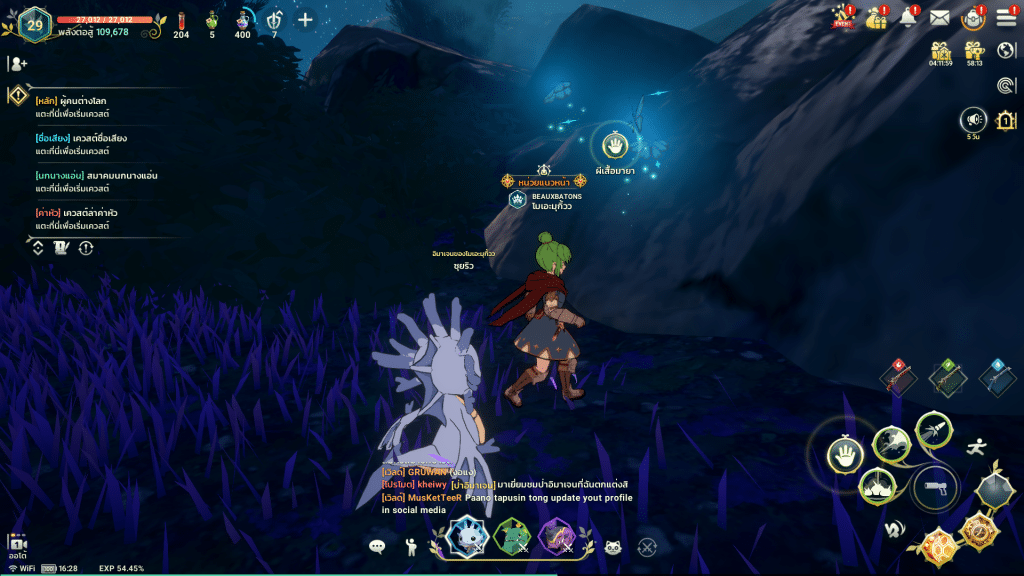Screen dimensions: 1024x576
Task: Select the blue ice rifle weapon slot
Action: (x=995, y=376)
